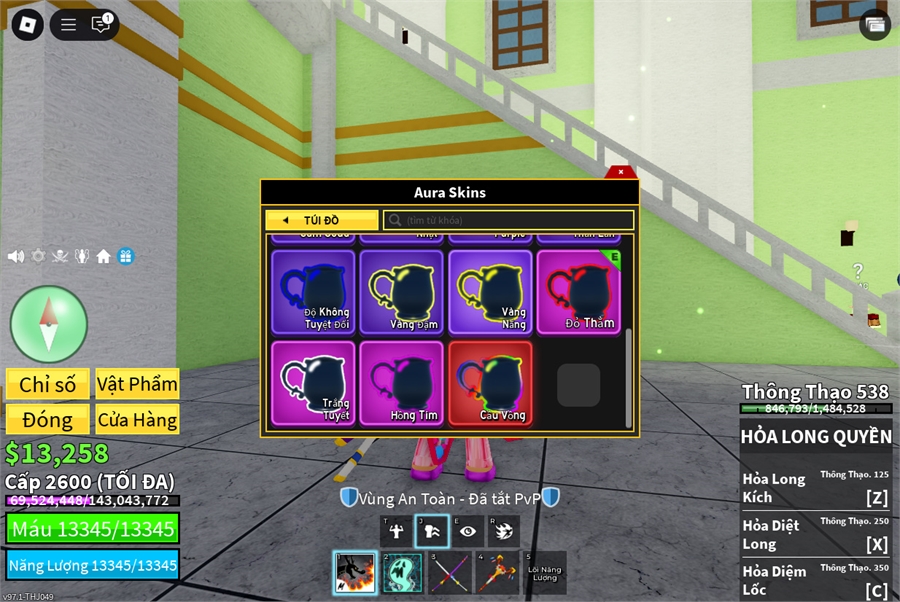This screenshot has height=602, width=900.
Task: Select the green ghost fruit hotbar slot
Action: pos(402,573)
